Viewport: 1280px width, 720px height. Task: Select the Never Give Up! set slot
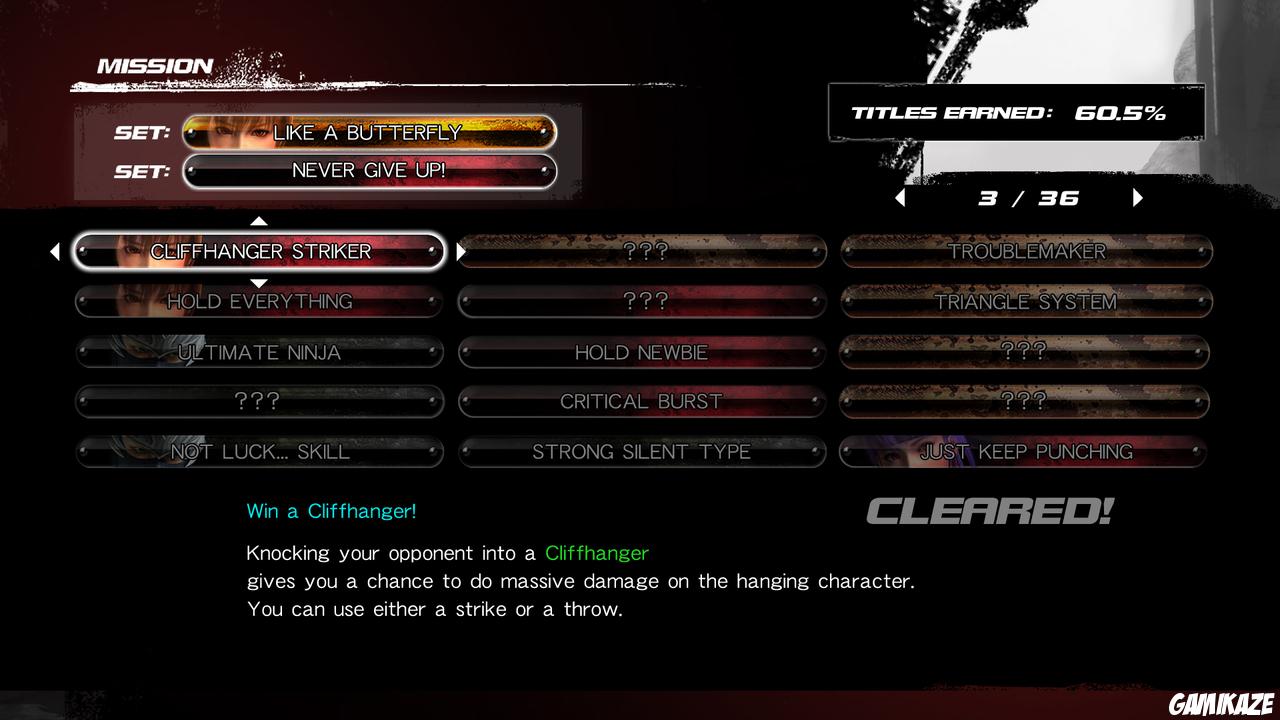[x=371, y=170]
